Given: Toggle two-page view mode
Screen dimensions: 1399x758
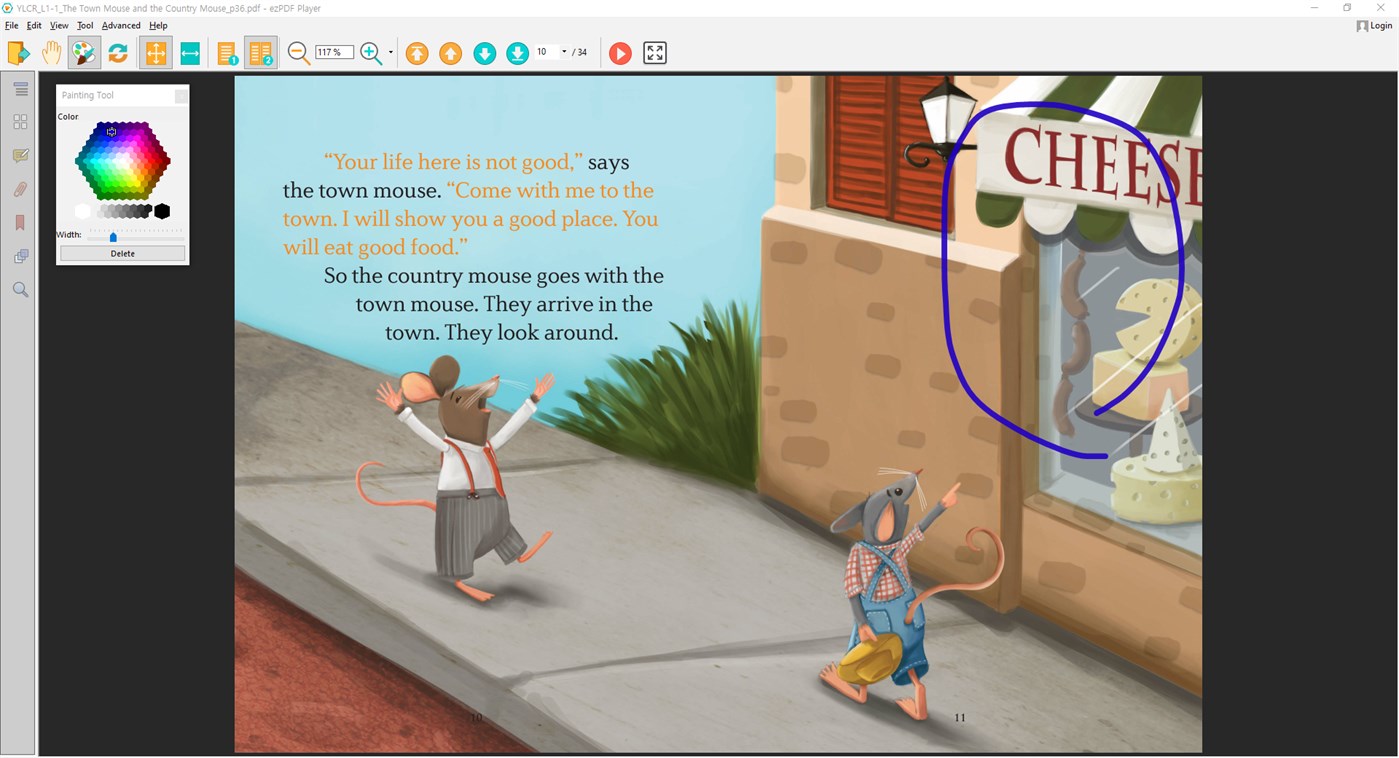Looking at the screenshot, I should (261, 52).
